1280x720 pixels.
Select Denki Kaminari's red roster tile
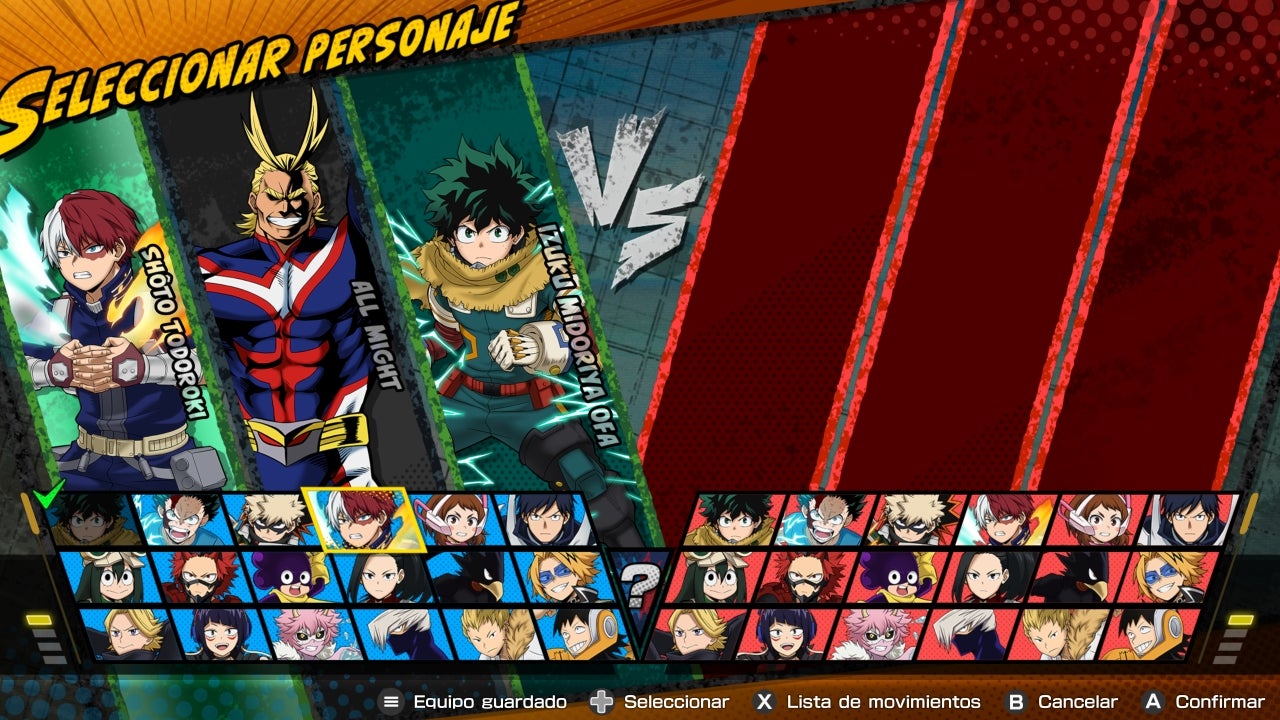coord(1170,577)
